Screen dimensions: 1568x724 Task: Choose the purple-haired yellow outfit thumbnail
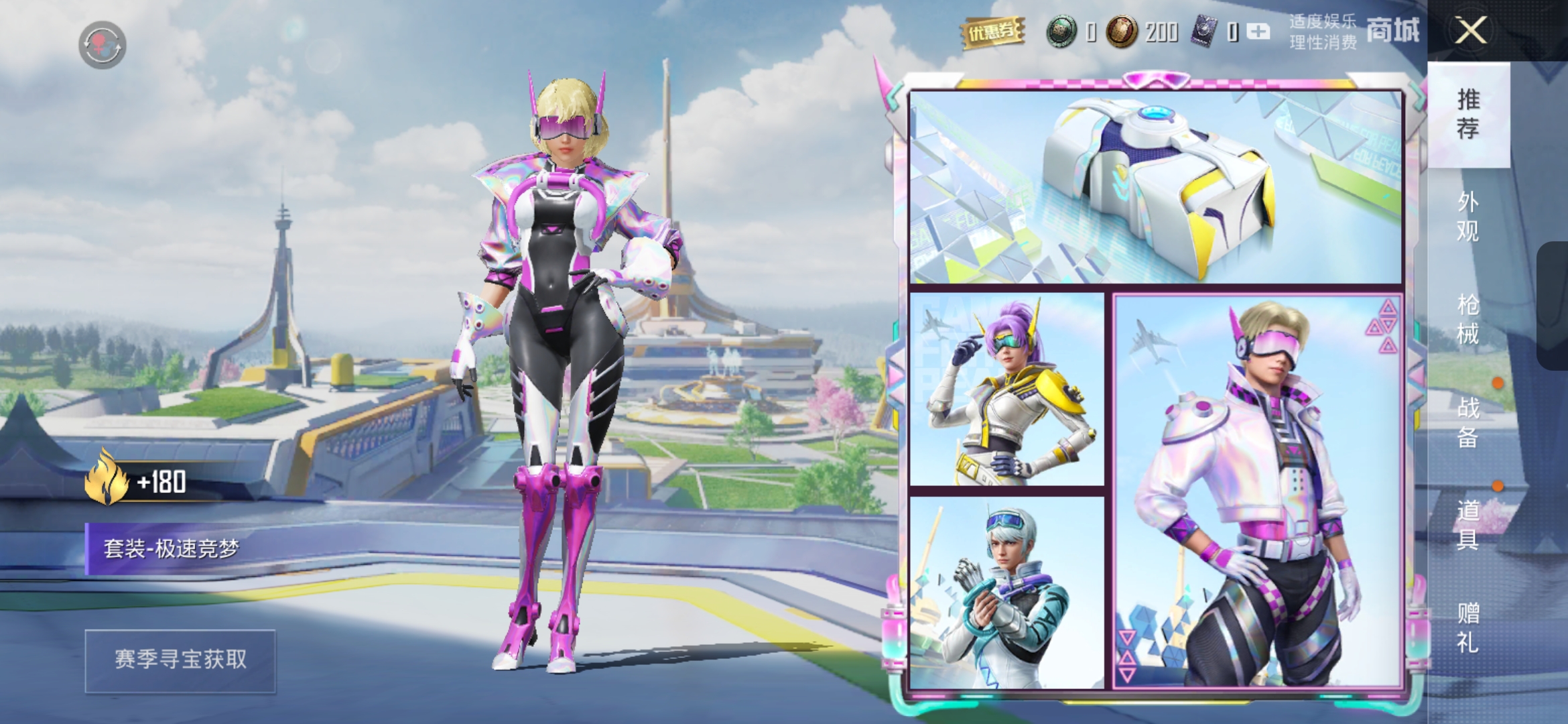(x=1006, y=389)
